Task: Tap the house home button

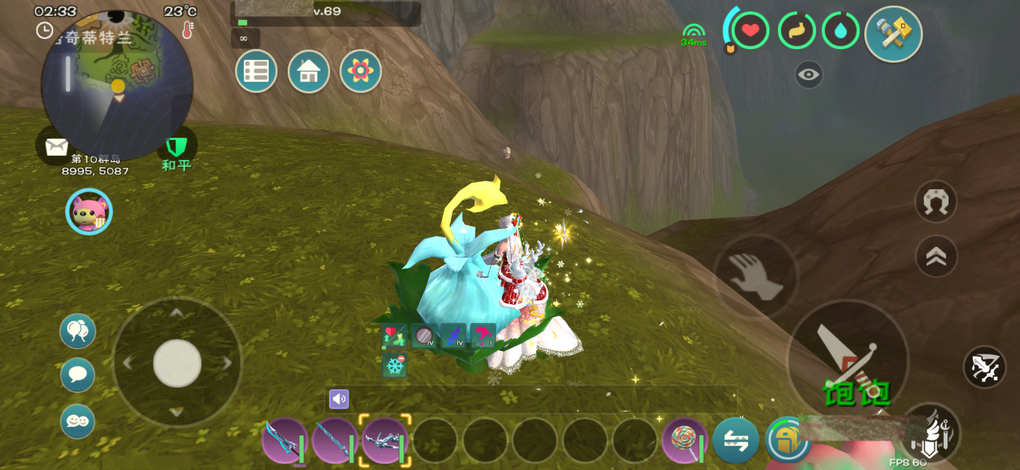Action: (309, 71)
